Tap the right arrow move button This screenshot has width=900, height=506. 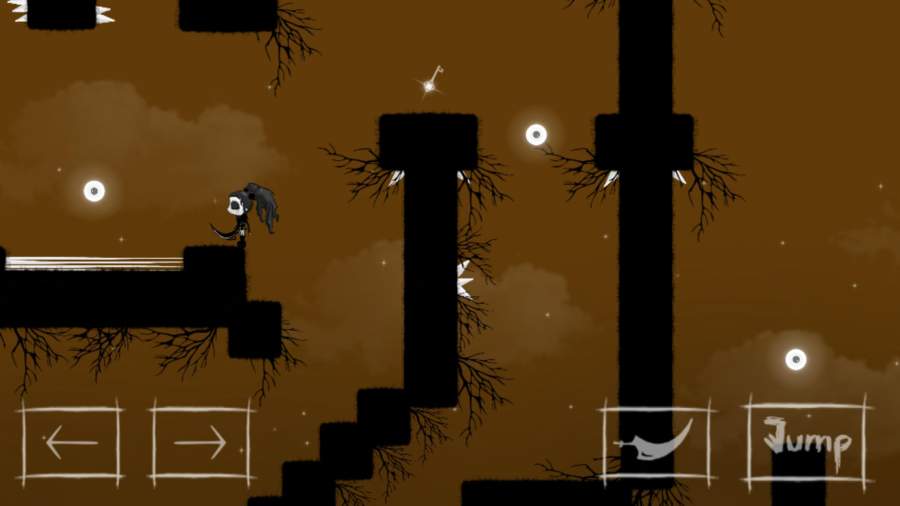200,442
